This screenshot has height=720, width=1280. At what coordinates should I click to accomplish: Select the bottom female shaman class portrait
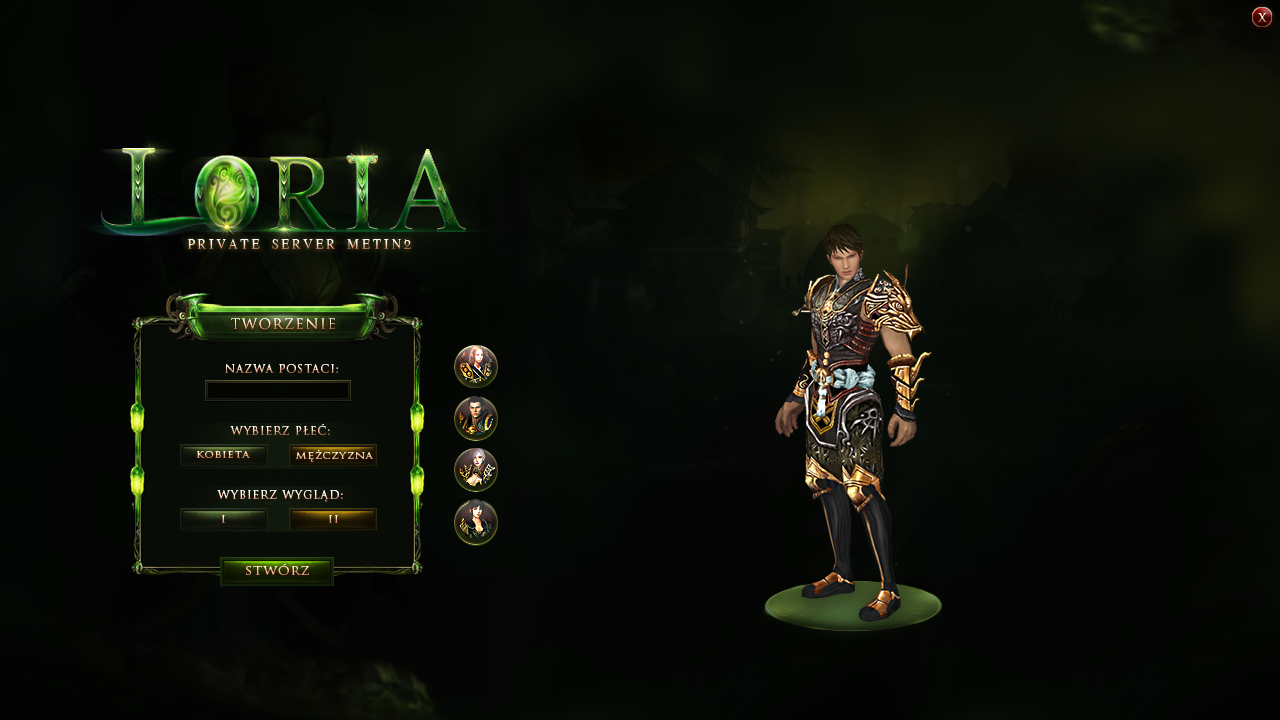click(477, 523)
